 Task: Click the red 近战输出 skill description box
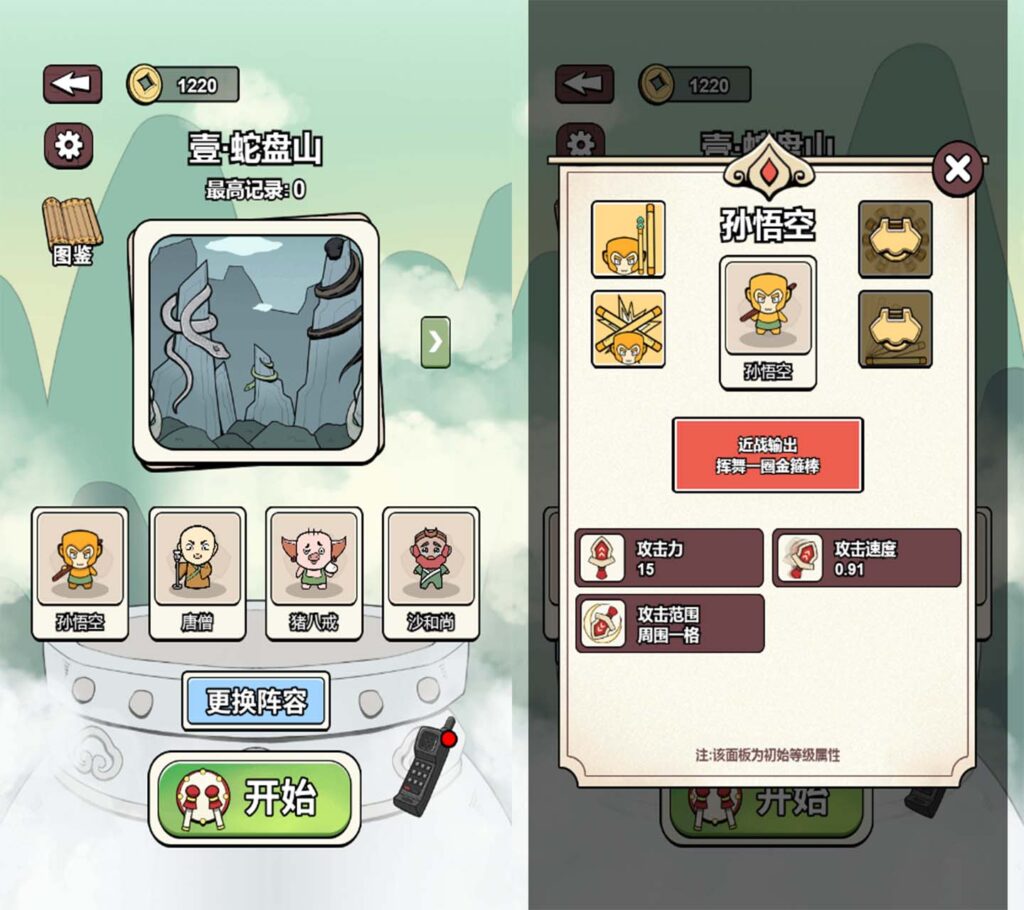tap(767, 455)
